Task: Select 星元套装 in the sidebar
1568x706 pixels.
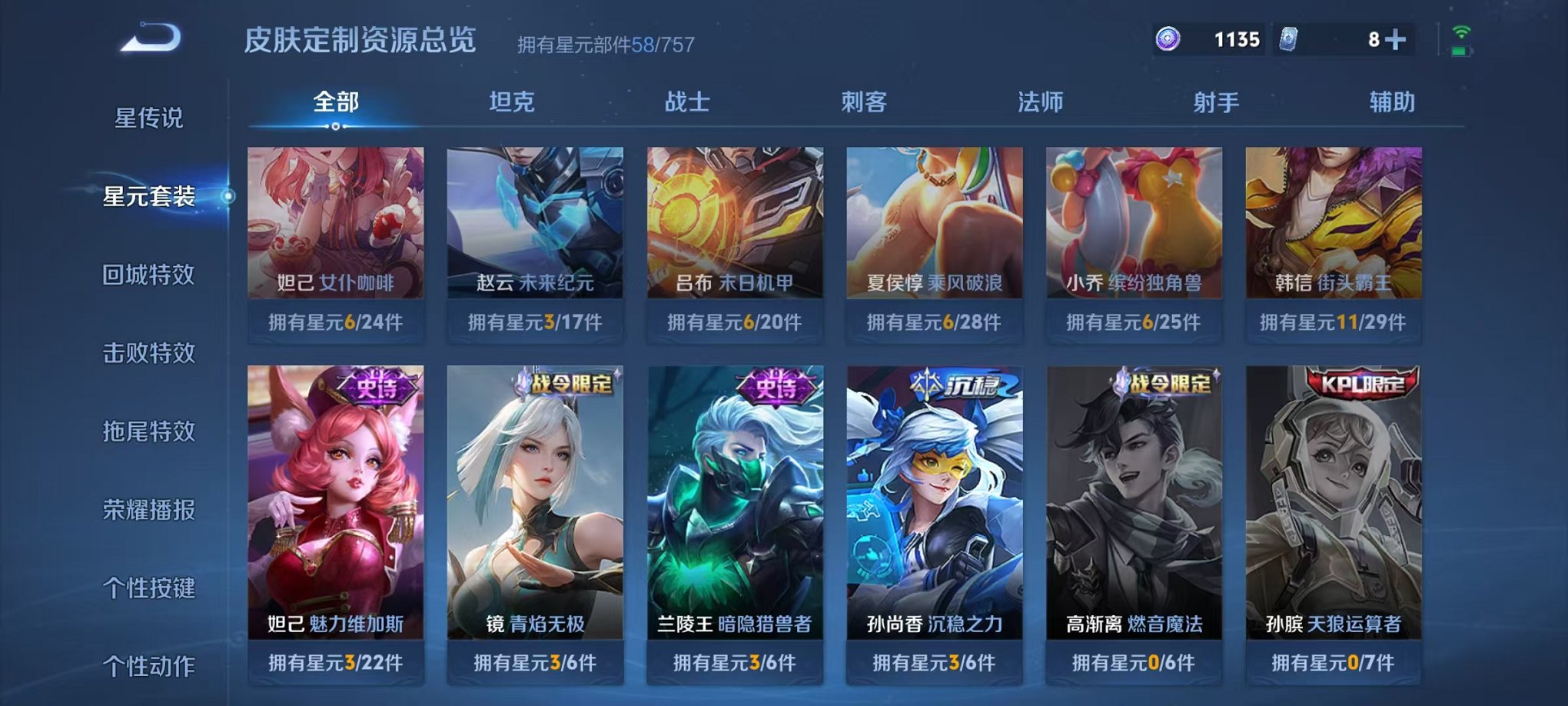Action: point(150,196)
